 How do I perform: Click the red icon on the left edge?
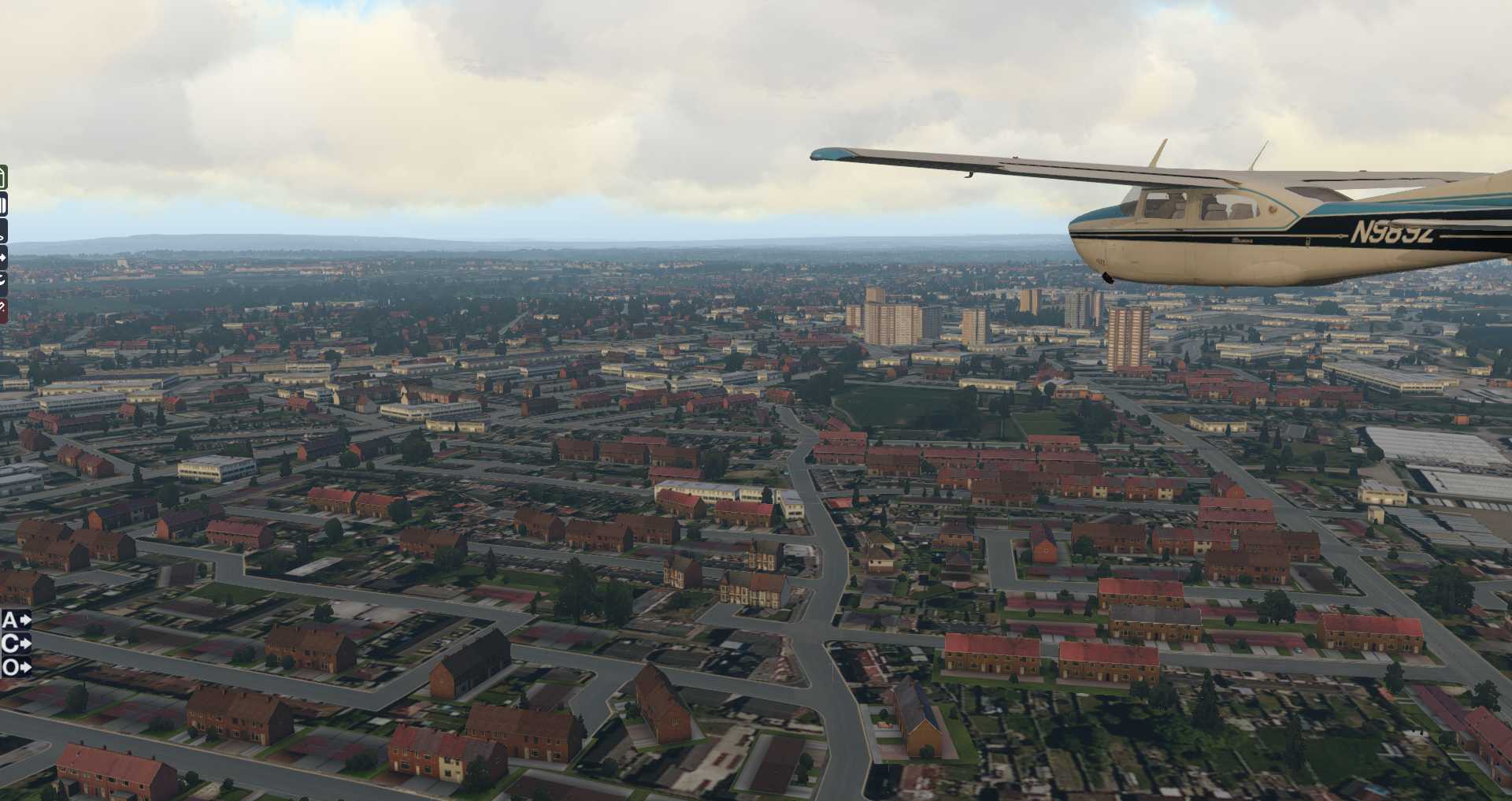[3, 310]
